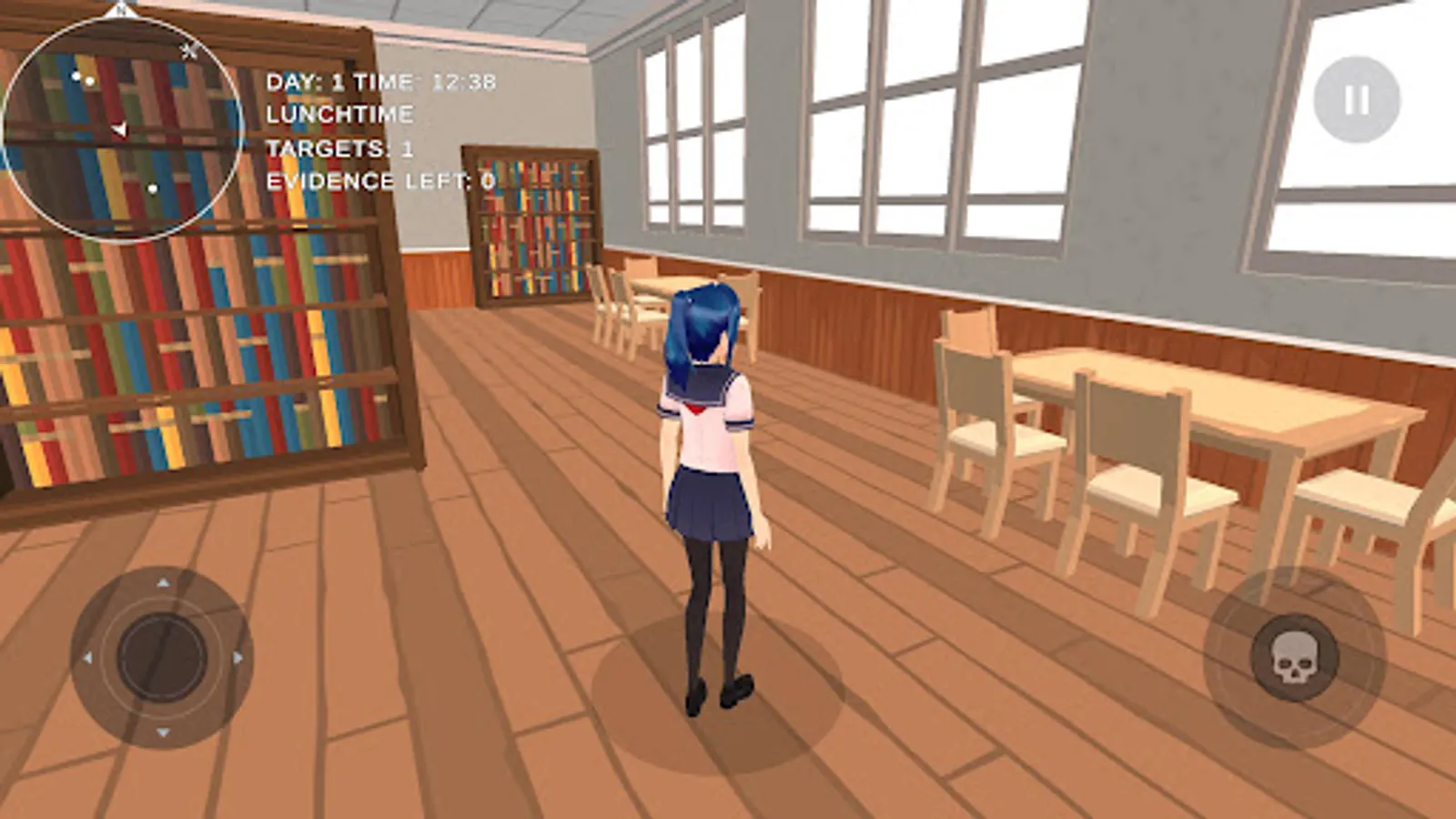Tap the right arrow on the joystick

coord(238,657)
